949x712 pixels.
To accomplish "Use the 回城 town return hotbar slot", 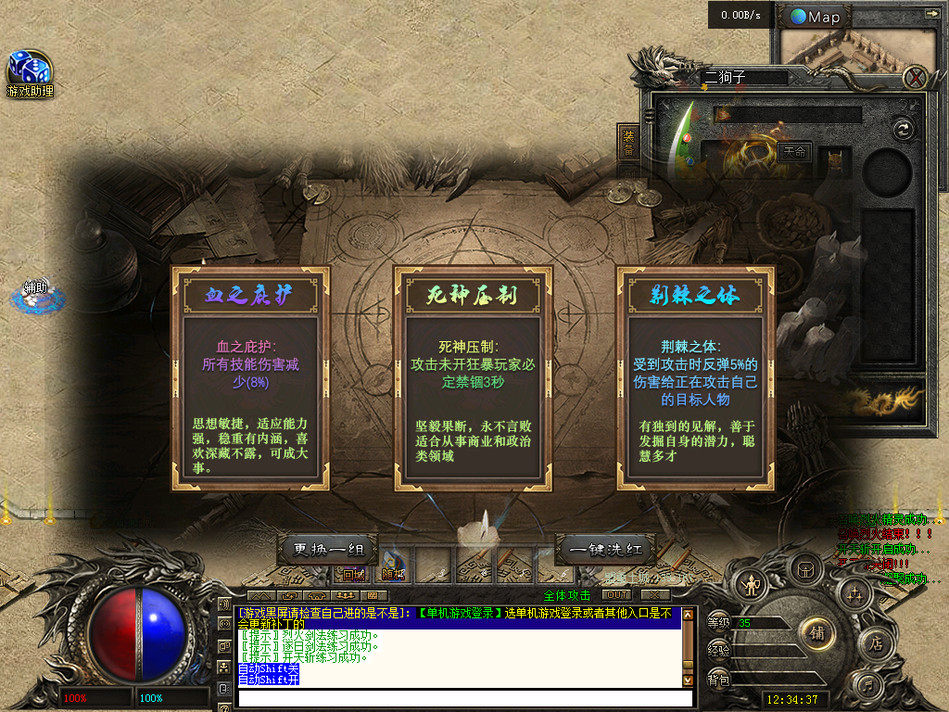I will point(353,574).
